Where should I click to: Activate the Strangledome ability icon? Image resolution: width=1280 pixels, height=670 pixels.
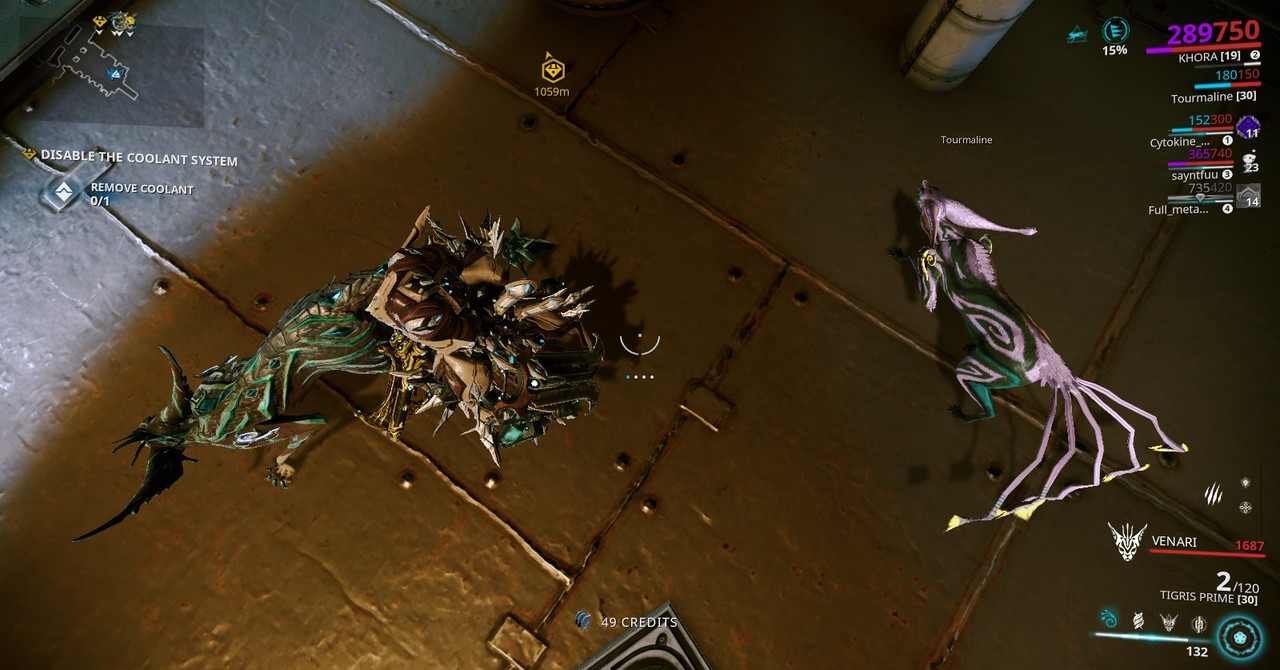pos(1199,624)
